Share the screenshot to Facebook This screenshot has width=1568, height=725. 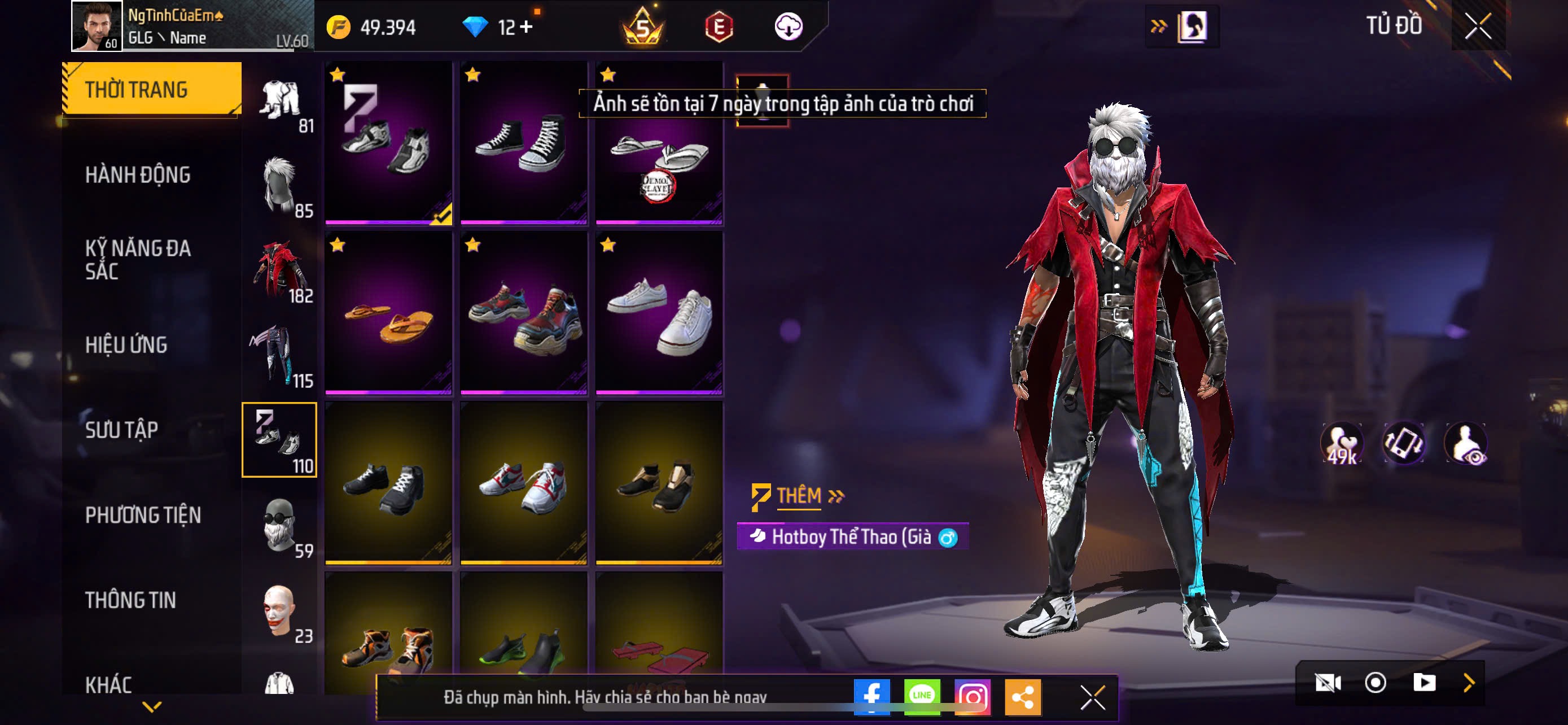pos(871,696)
